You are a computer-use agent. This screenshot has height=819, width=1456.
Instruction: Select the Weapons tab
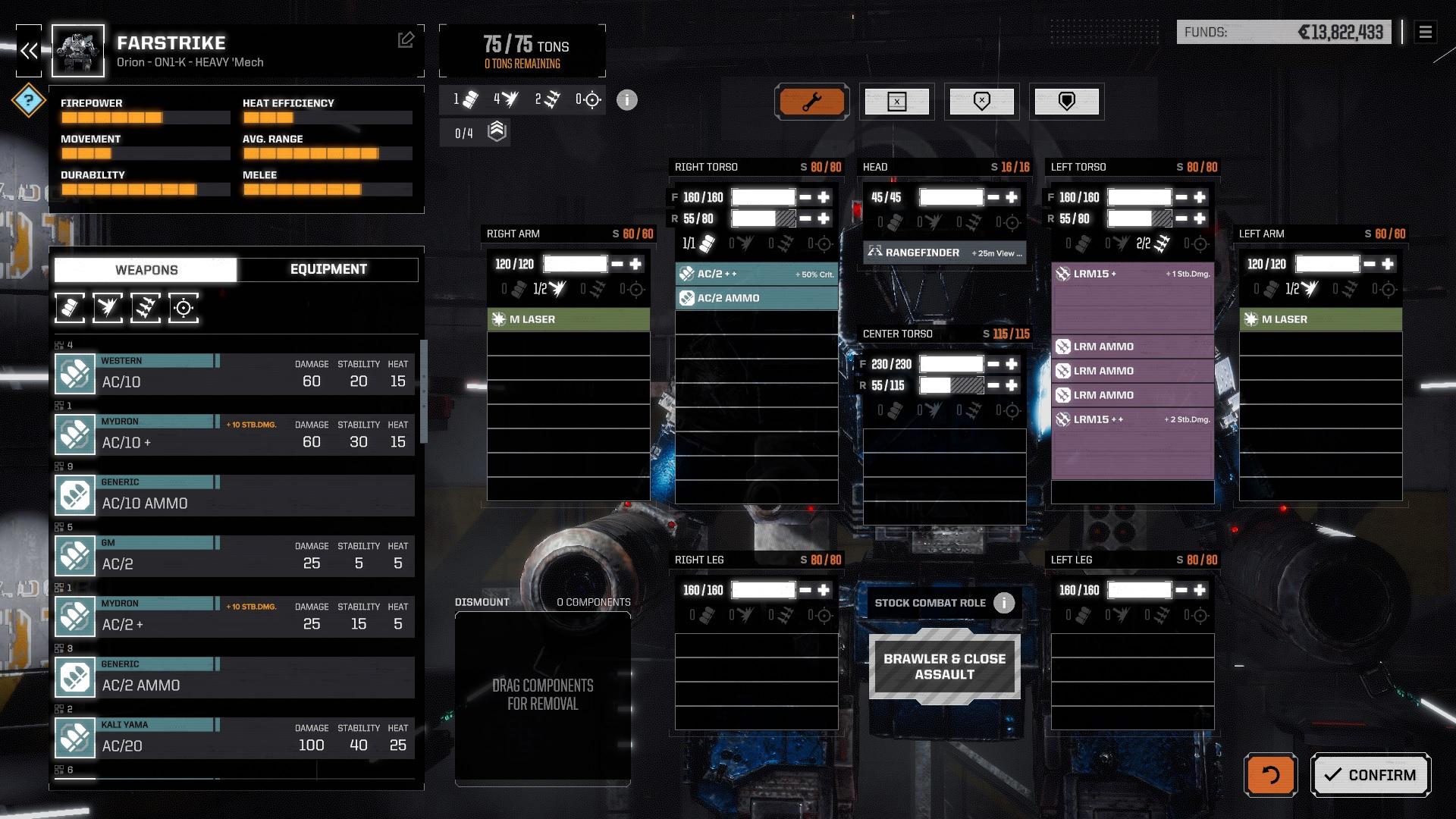(x=146, y=270)
